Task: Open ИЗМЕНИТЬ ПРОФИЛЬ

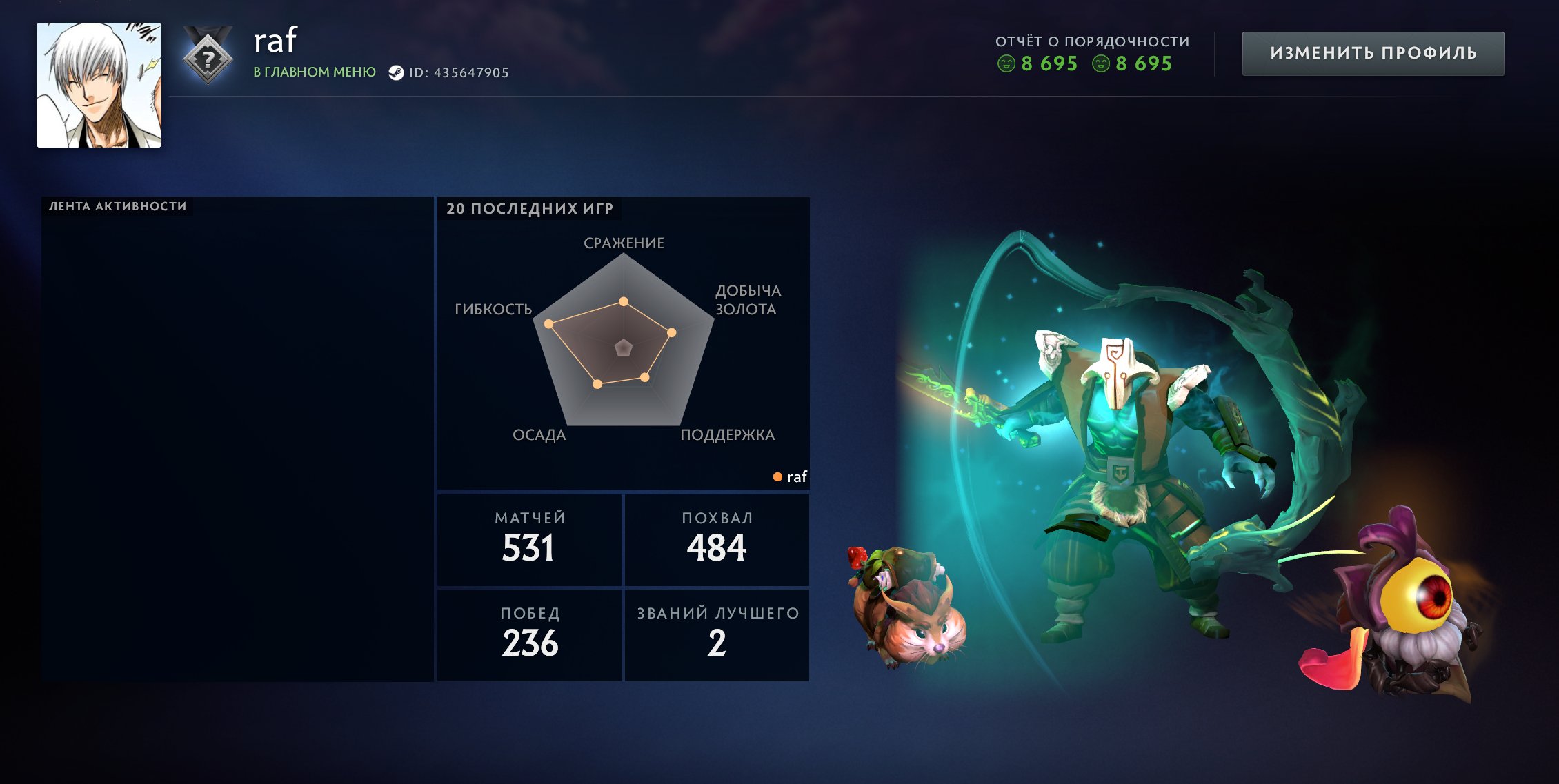Action: tap(1371, 52)
